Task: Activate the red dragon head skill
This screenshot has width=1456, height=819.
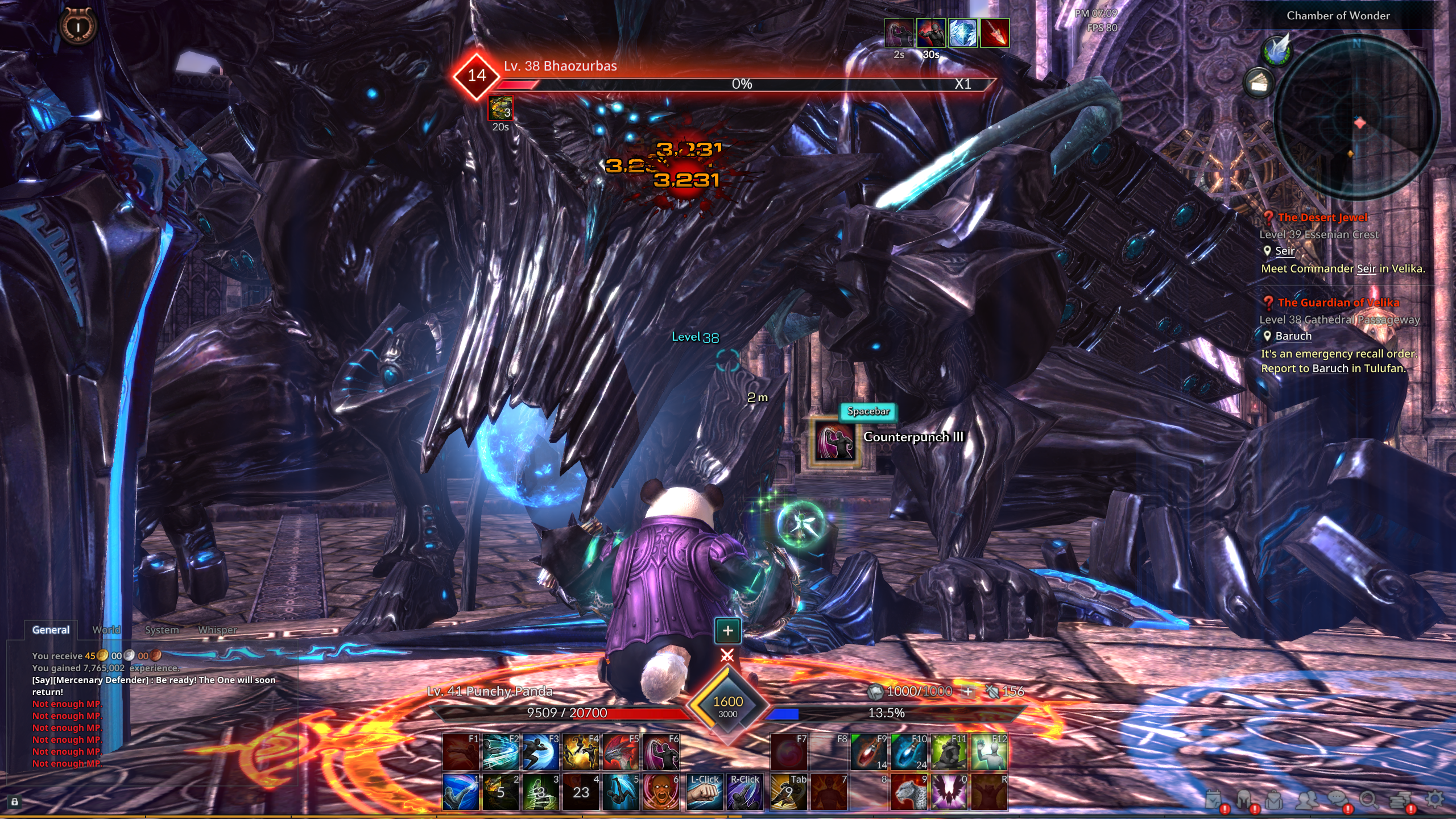Action: click(x=621, y=752)
